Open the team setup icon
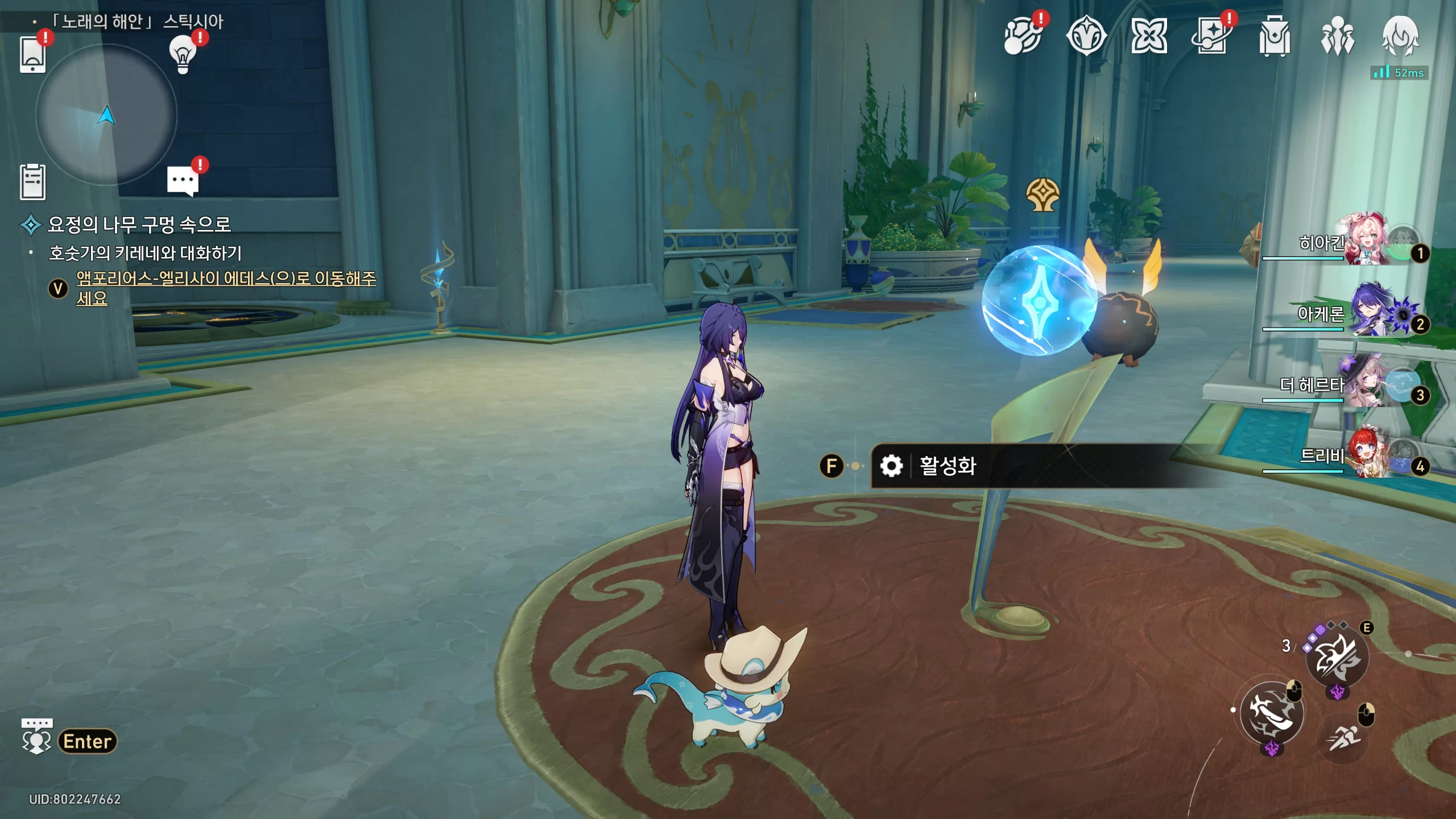The height and width of the screenshot is (819, 1456). point(1337,37)
